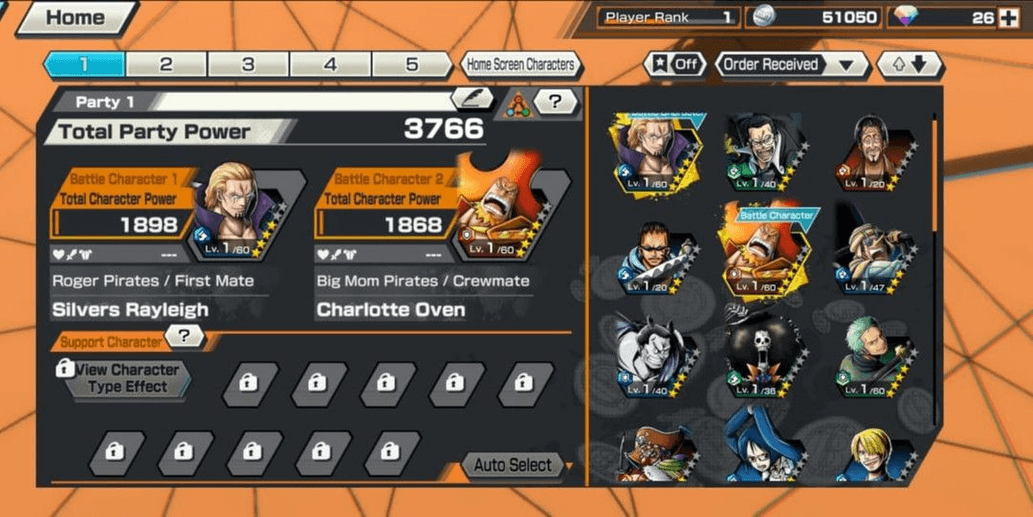Auto Select party members
Screen dimensions: 1033x517
[x=514, y=465]
